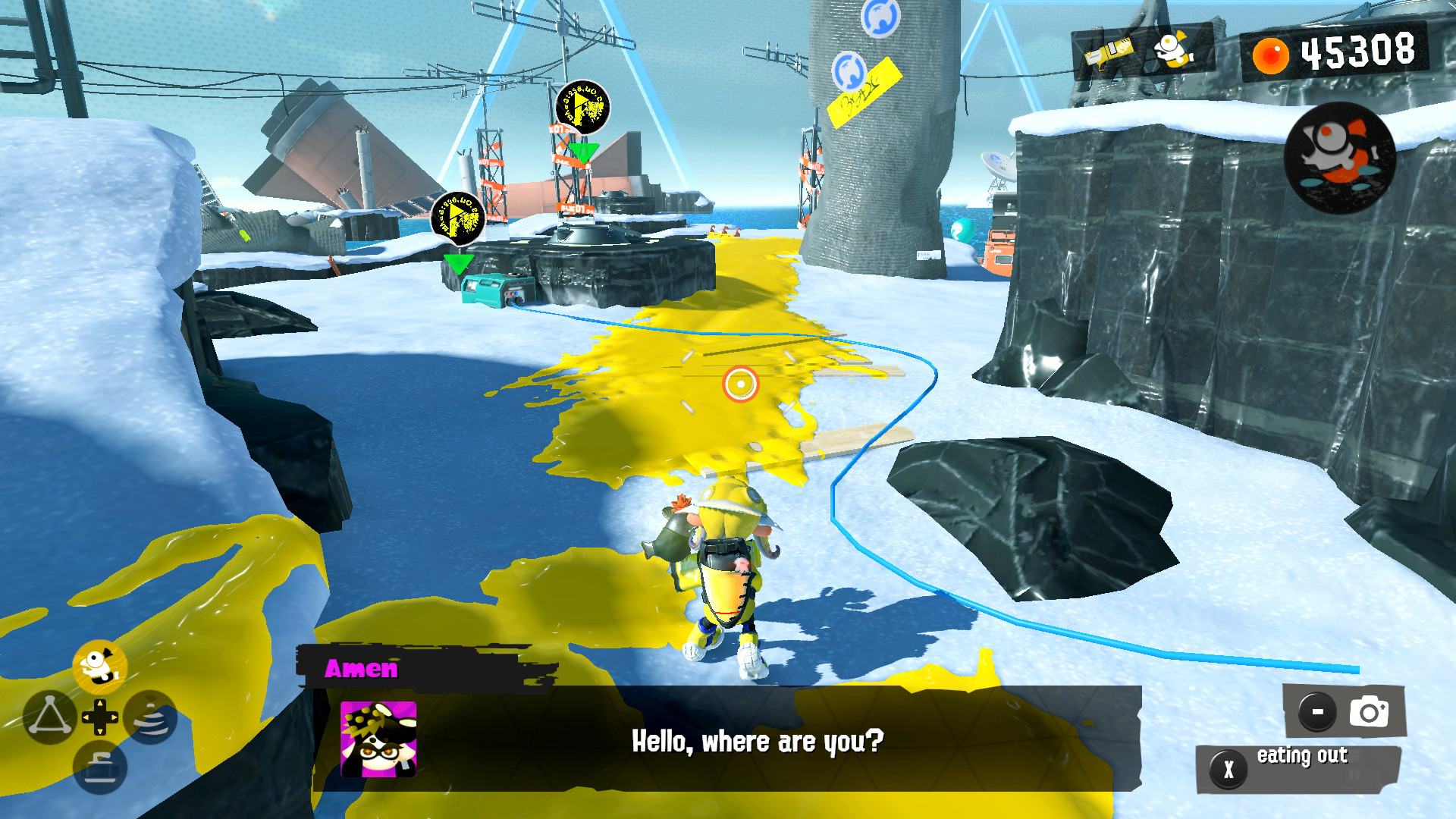Viewport: 1456px width, 819px height.
Task: Click the down arrow on the D-pad
Action: pos(100,730)
